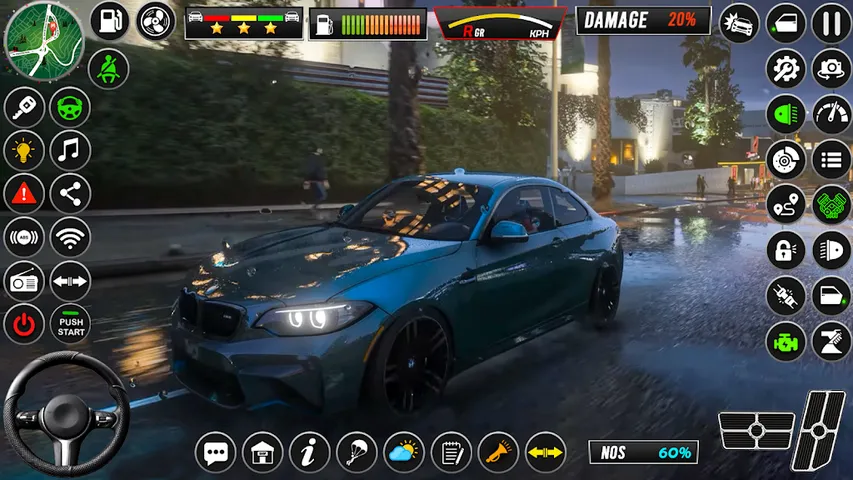The image size is (853, 480).
Task: Open the music note button
Action: [x=70, y=151]
